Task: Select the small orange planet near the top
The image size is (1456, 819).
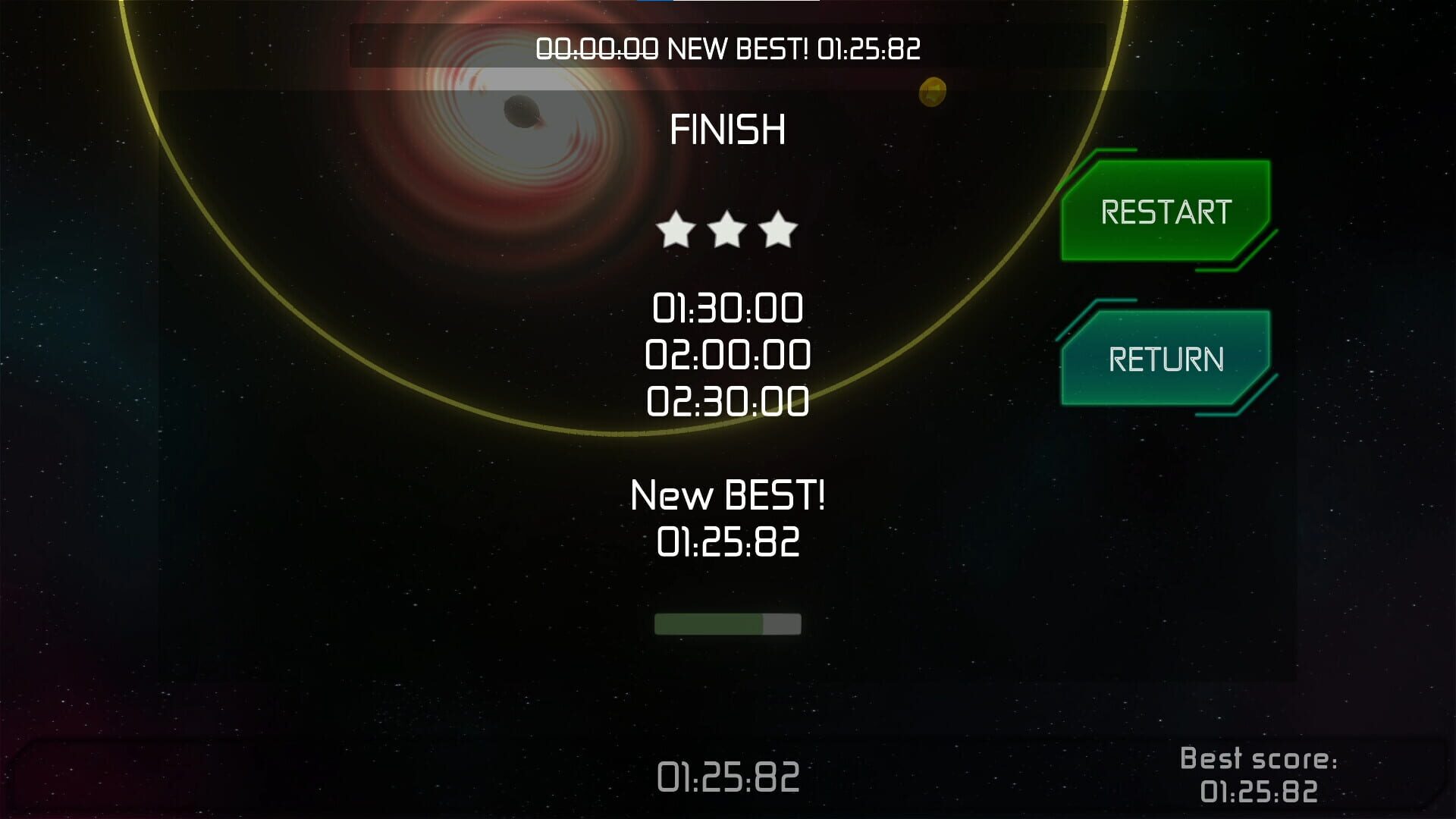Action: point(933,93)
